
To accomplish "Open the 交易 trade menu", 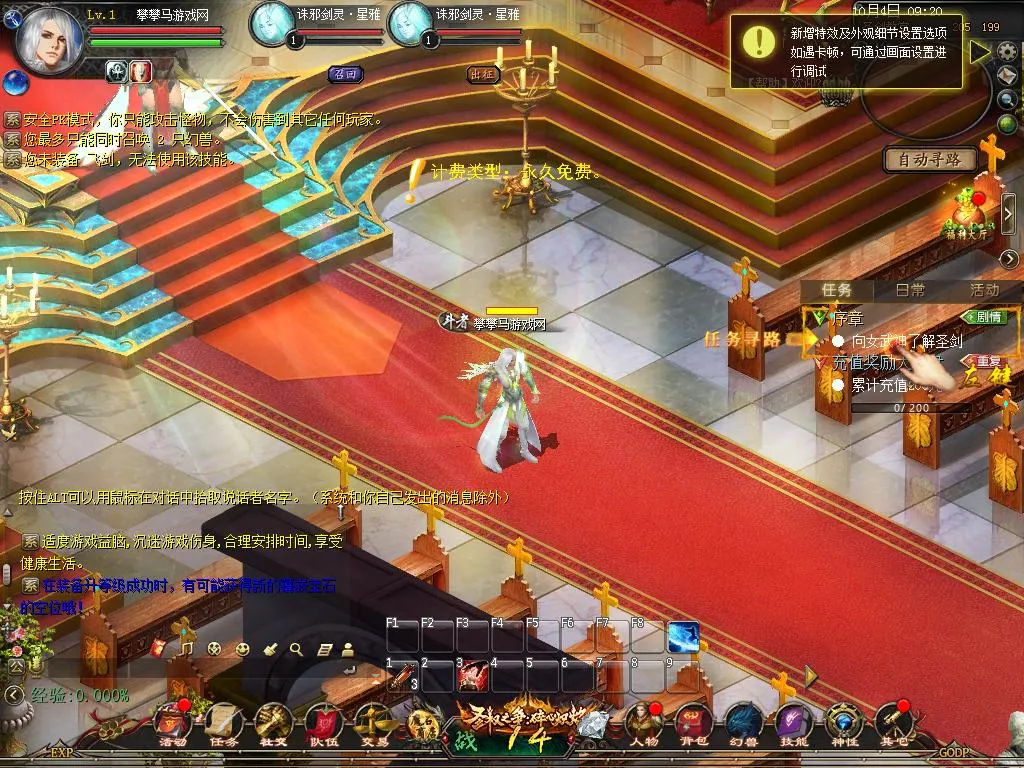I will [373, 722].
